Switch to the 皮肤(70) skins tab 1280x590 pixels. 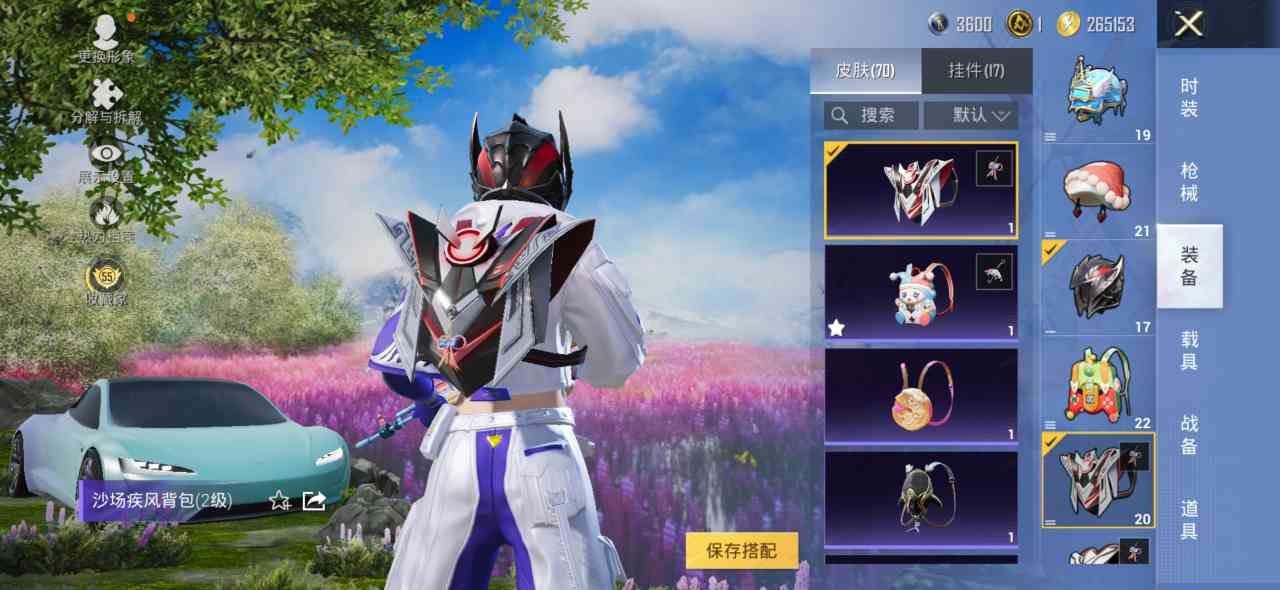pyautogui.click(x=865, y=71)
